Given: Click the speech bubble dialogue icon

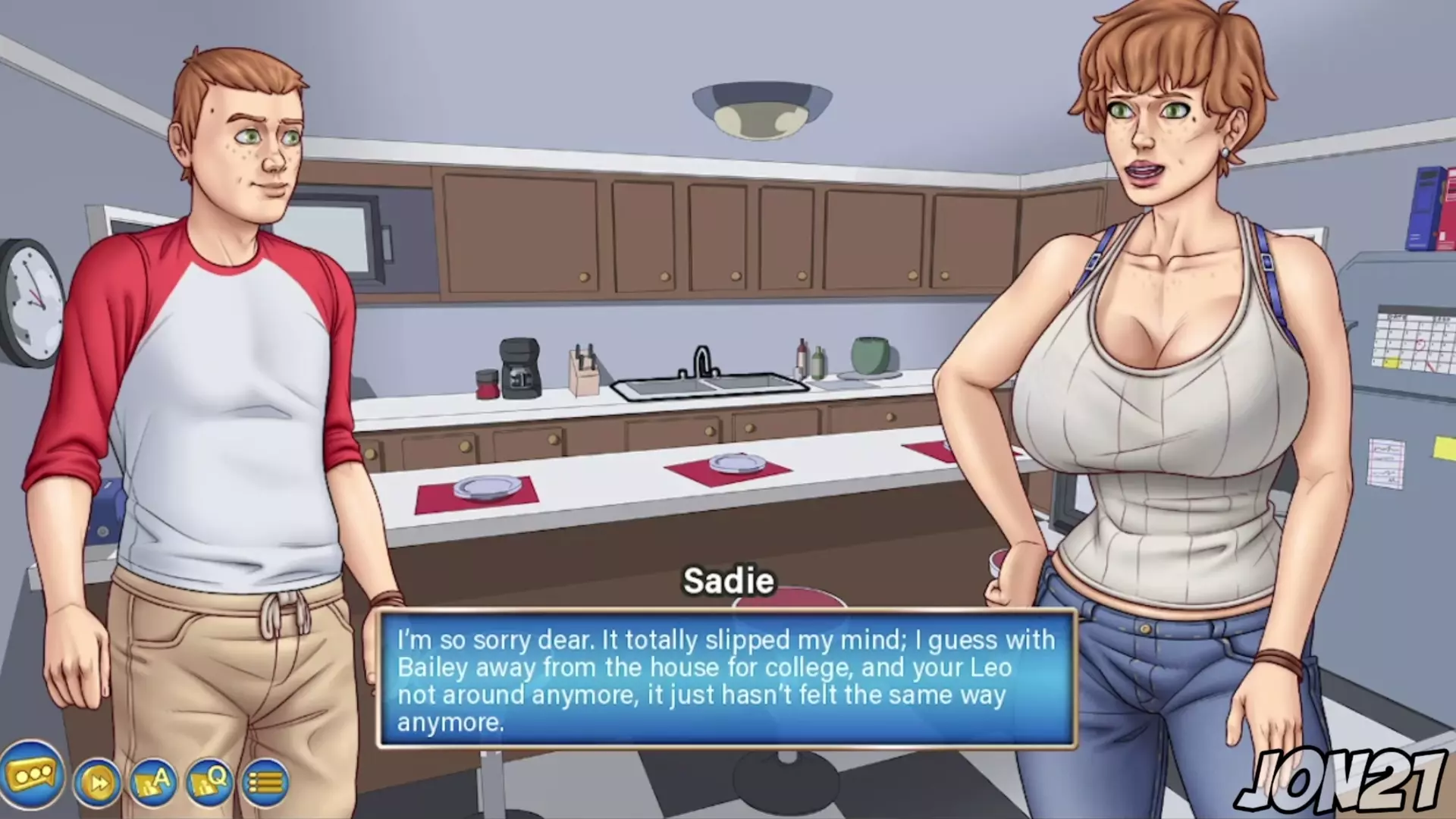Looking at the screenshot, I should click(31, 776).
